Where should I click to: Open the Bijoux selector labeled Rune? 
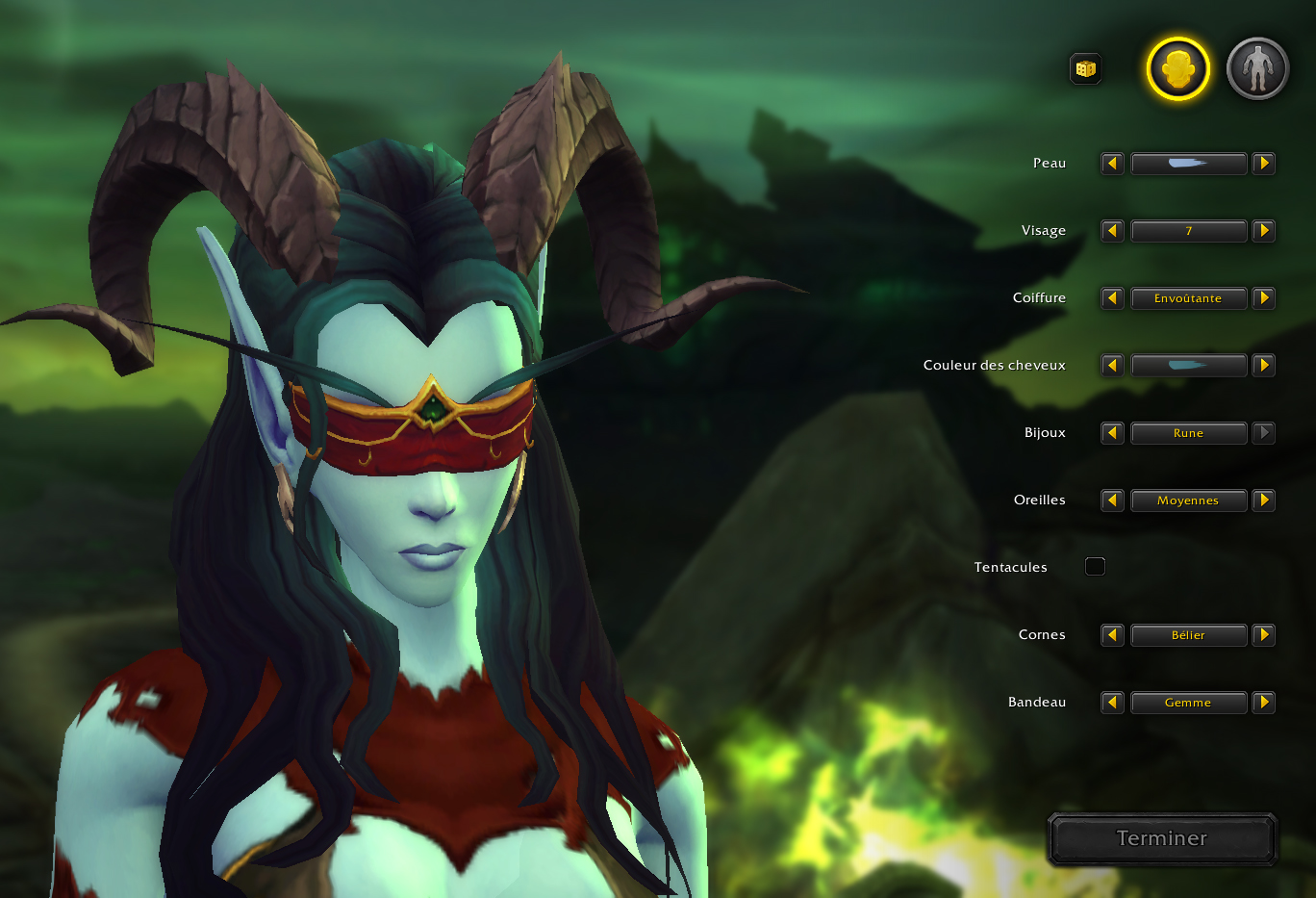point(1189,432)
